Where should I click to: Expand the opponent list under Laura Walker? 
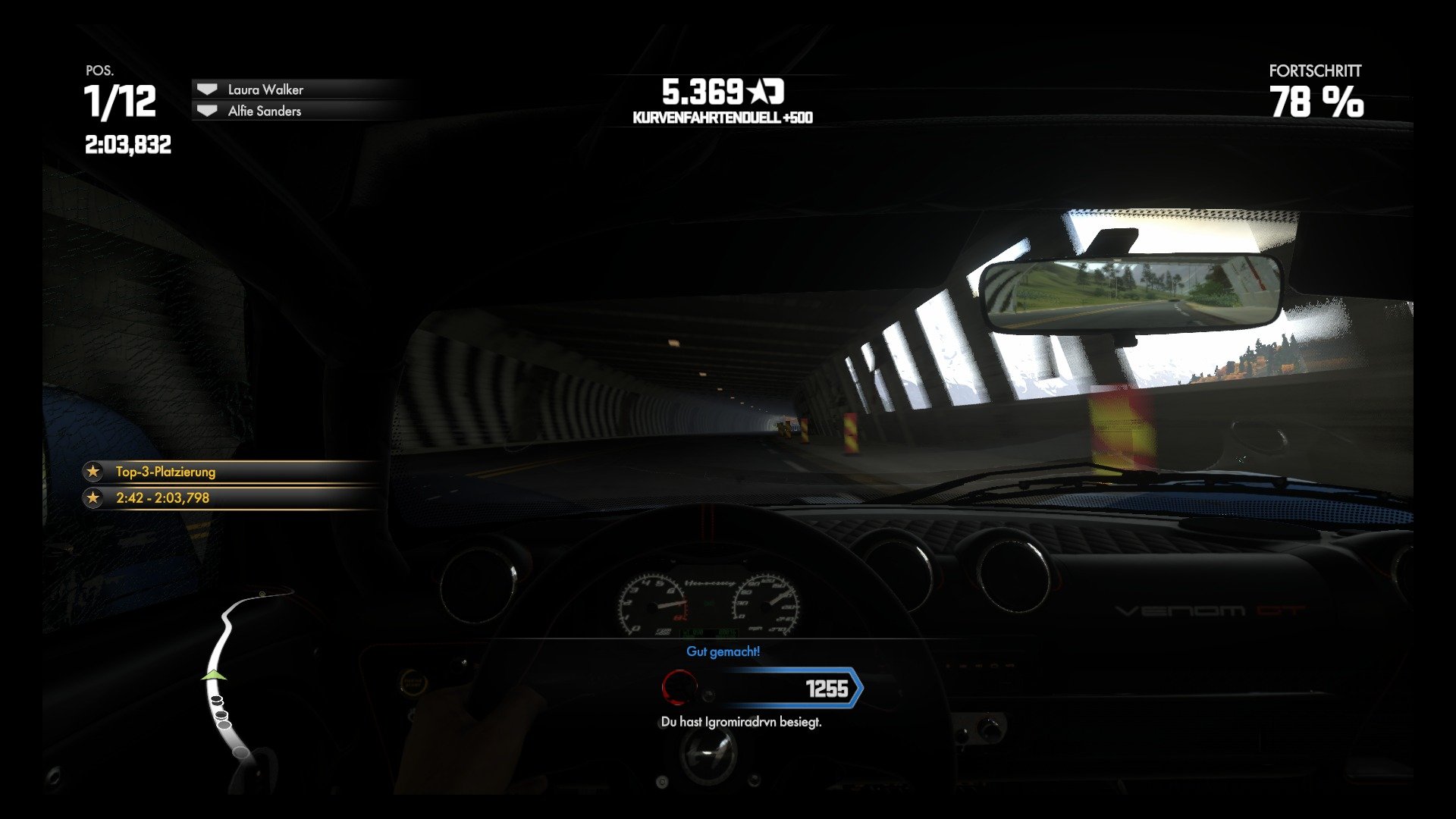[x=265, y=111]
